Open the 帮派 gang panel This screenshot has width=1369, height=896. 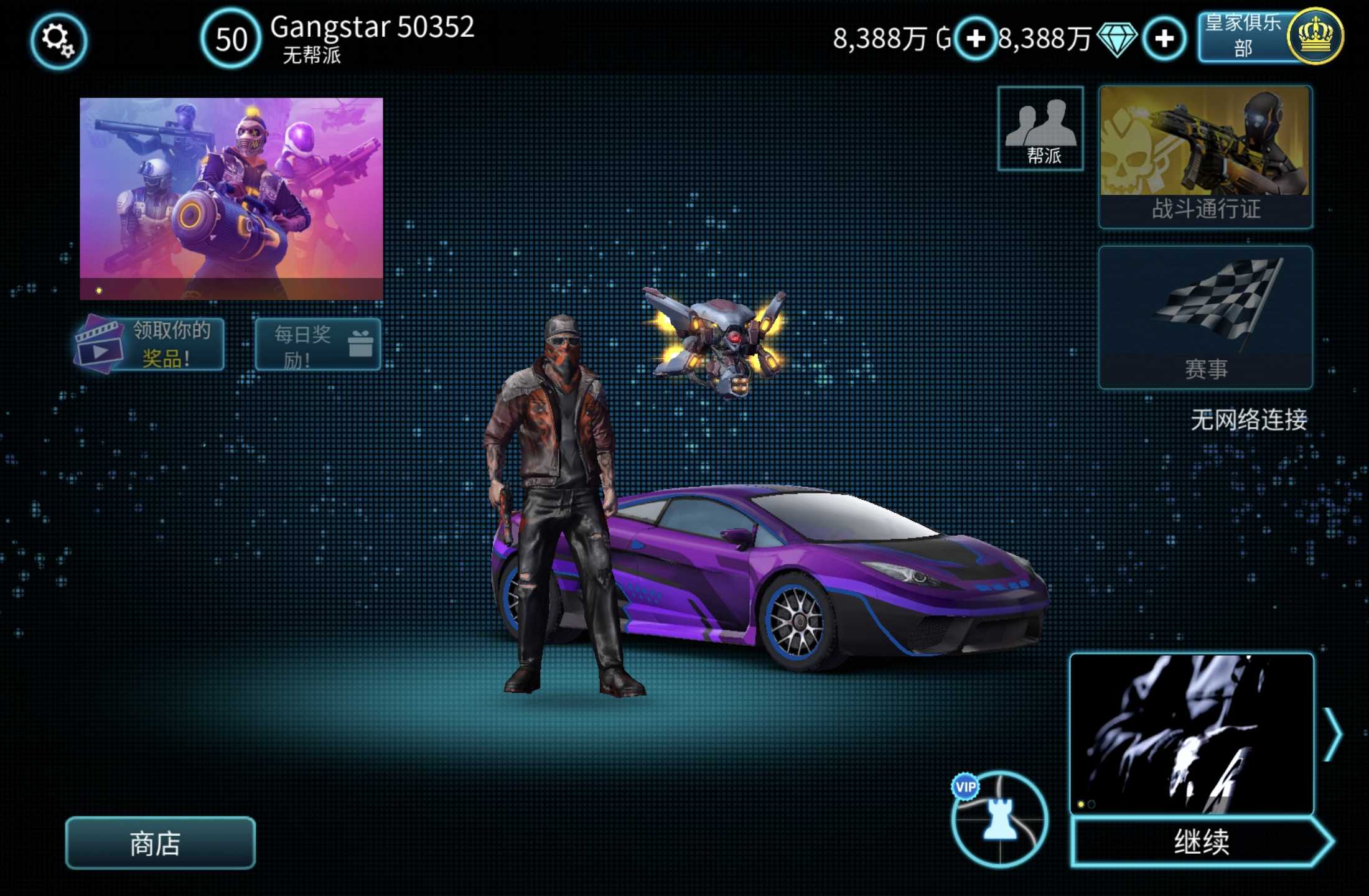[1040, 129]
